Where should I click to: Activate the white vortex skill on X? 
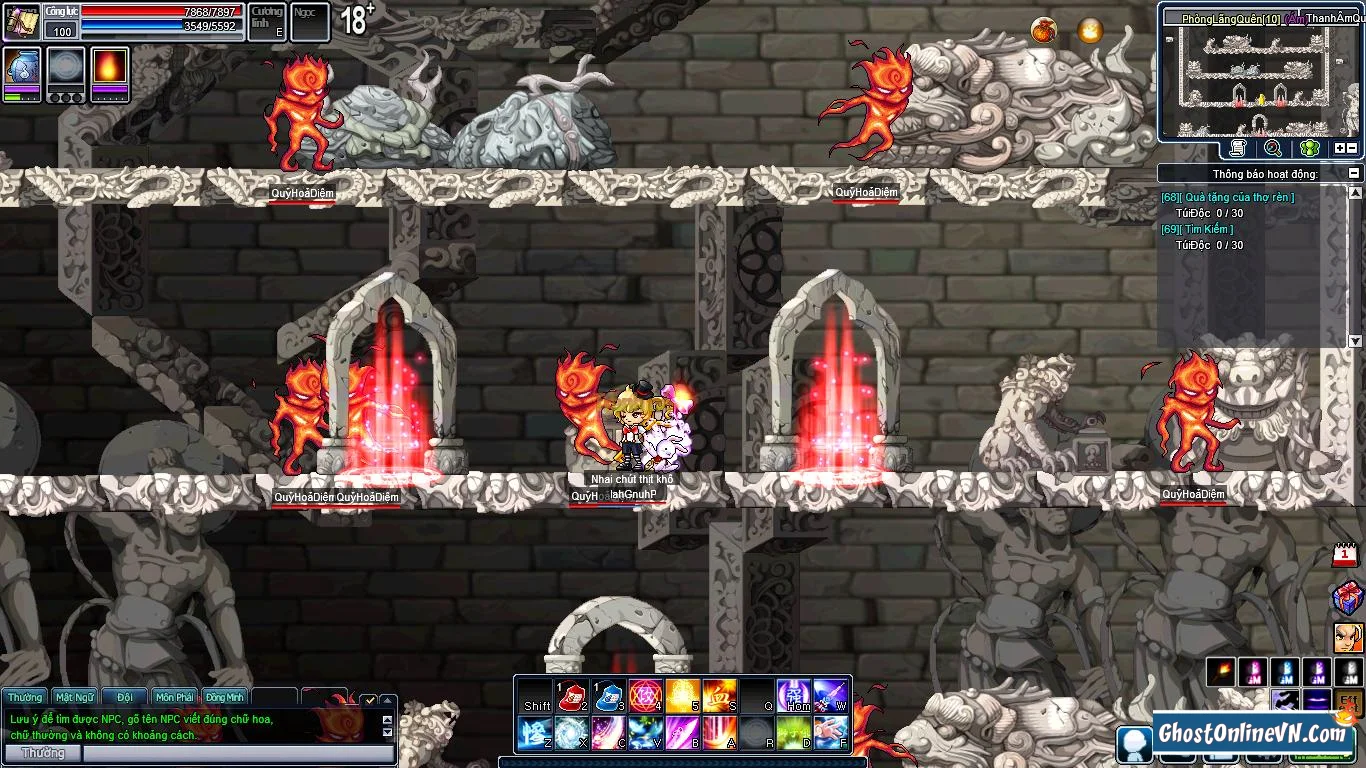click(x=571, y=734)
